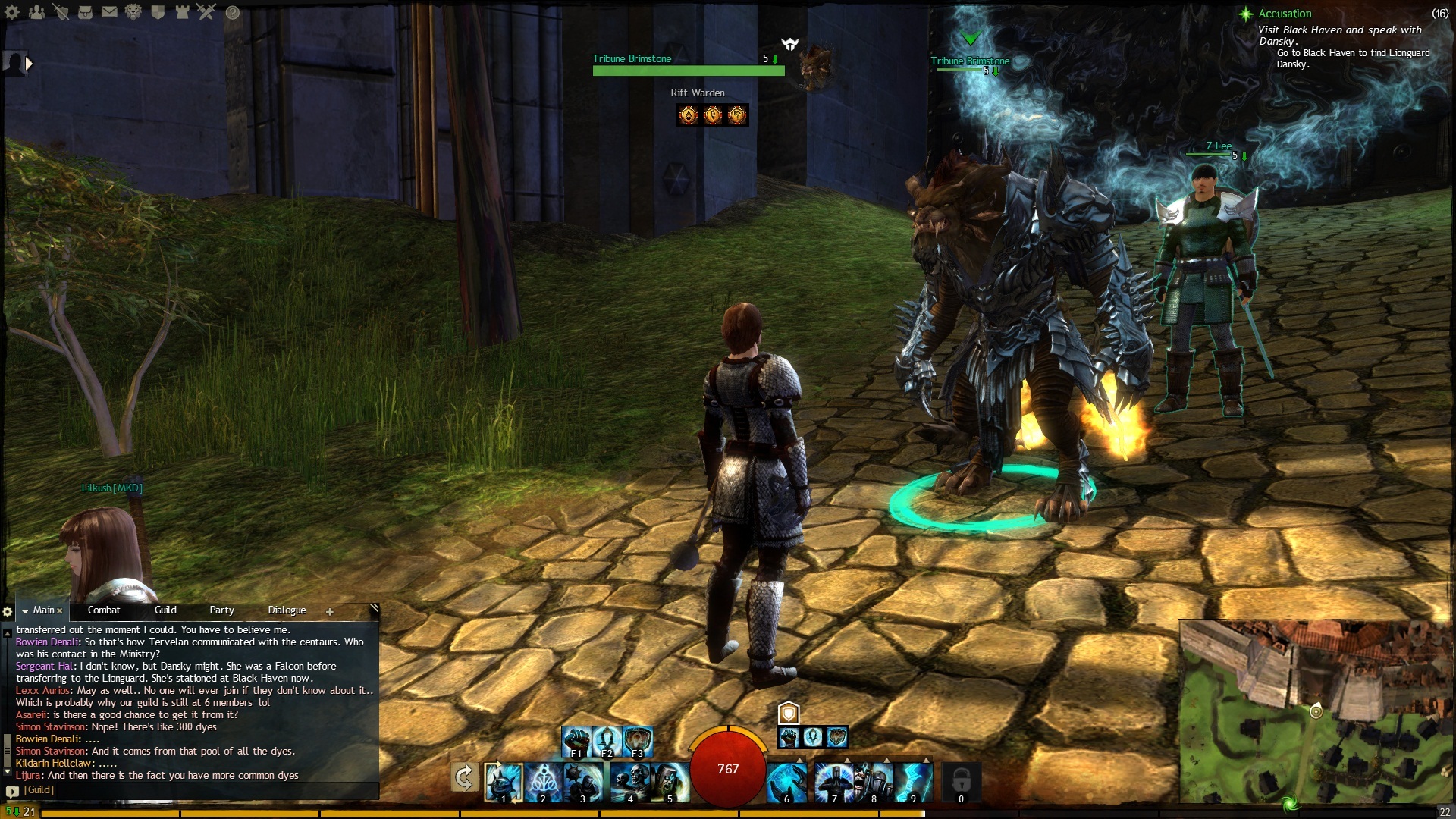
Task: Open the gear game menu icon
Action: pyautogui.click(x=13, y=11)
